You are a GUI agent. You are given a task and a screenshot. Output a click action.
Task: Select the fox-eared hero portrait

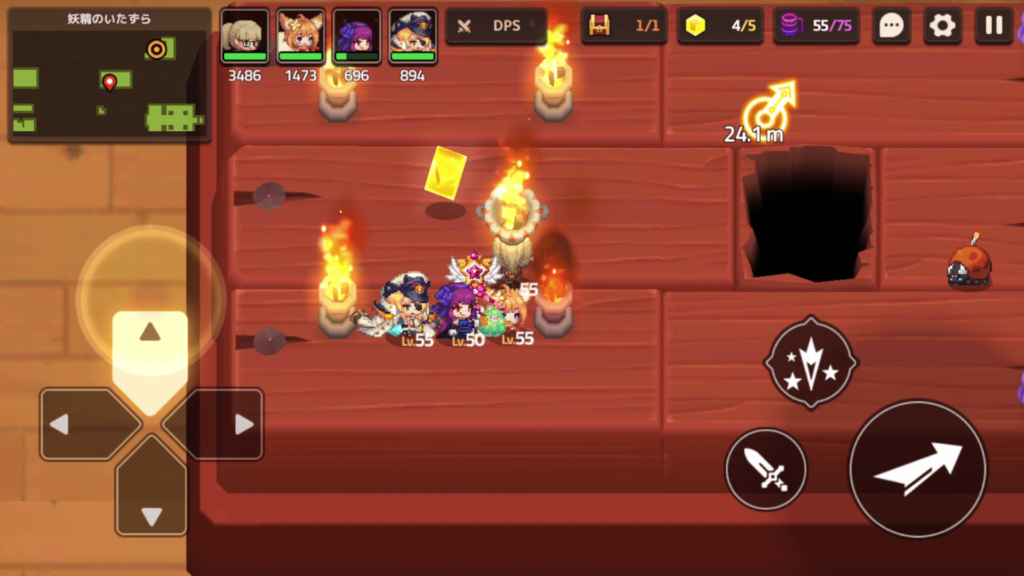(301, 37)
